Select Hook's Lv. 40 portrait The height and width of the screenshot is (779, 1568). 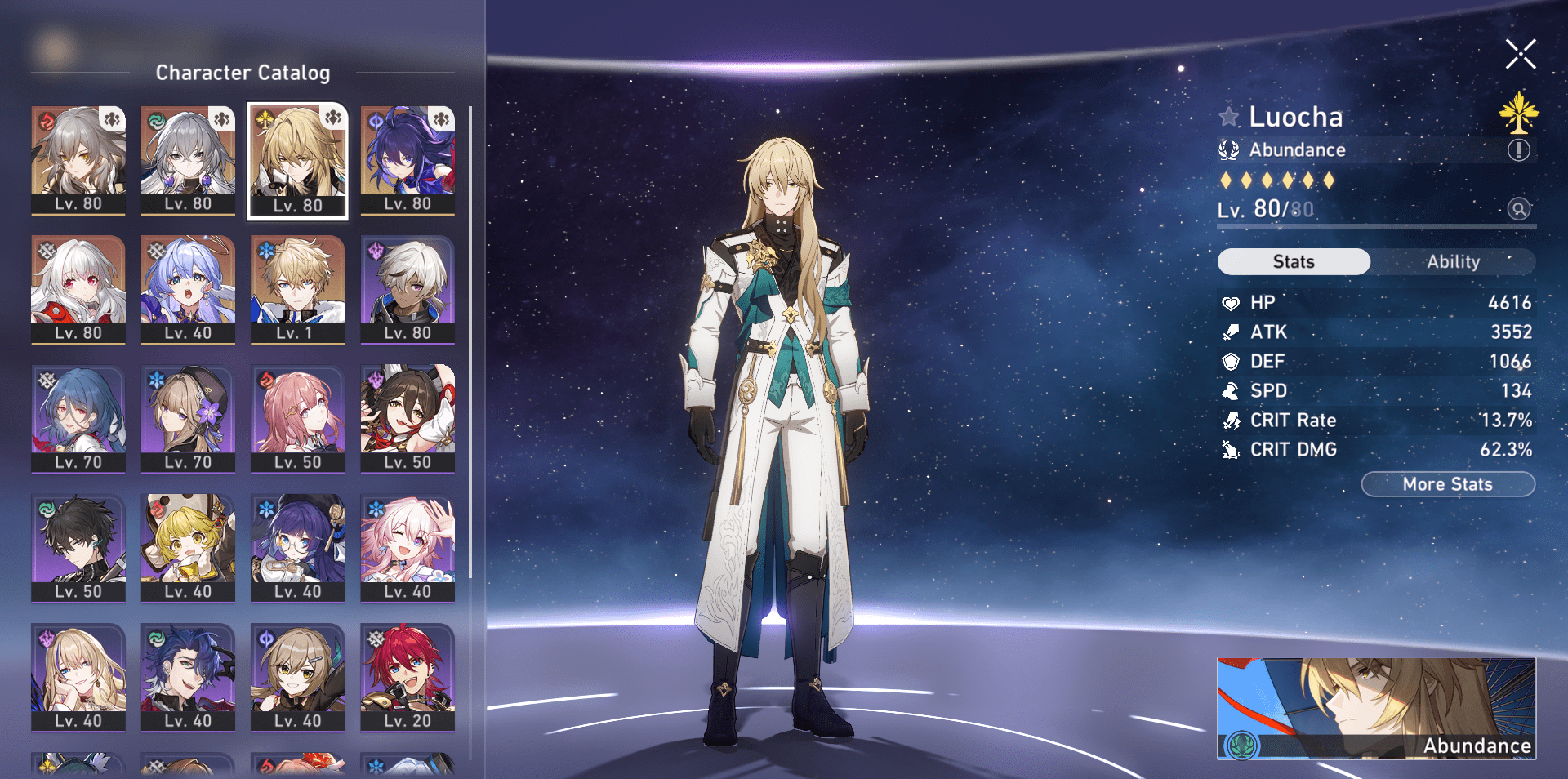pyautogui.click(x=188, y=543)
